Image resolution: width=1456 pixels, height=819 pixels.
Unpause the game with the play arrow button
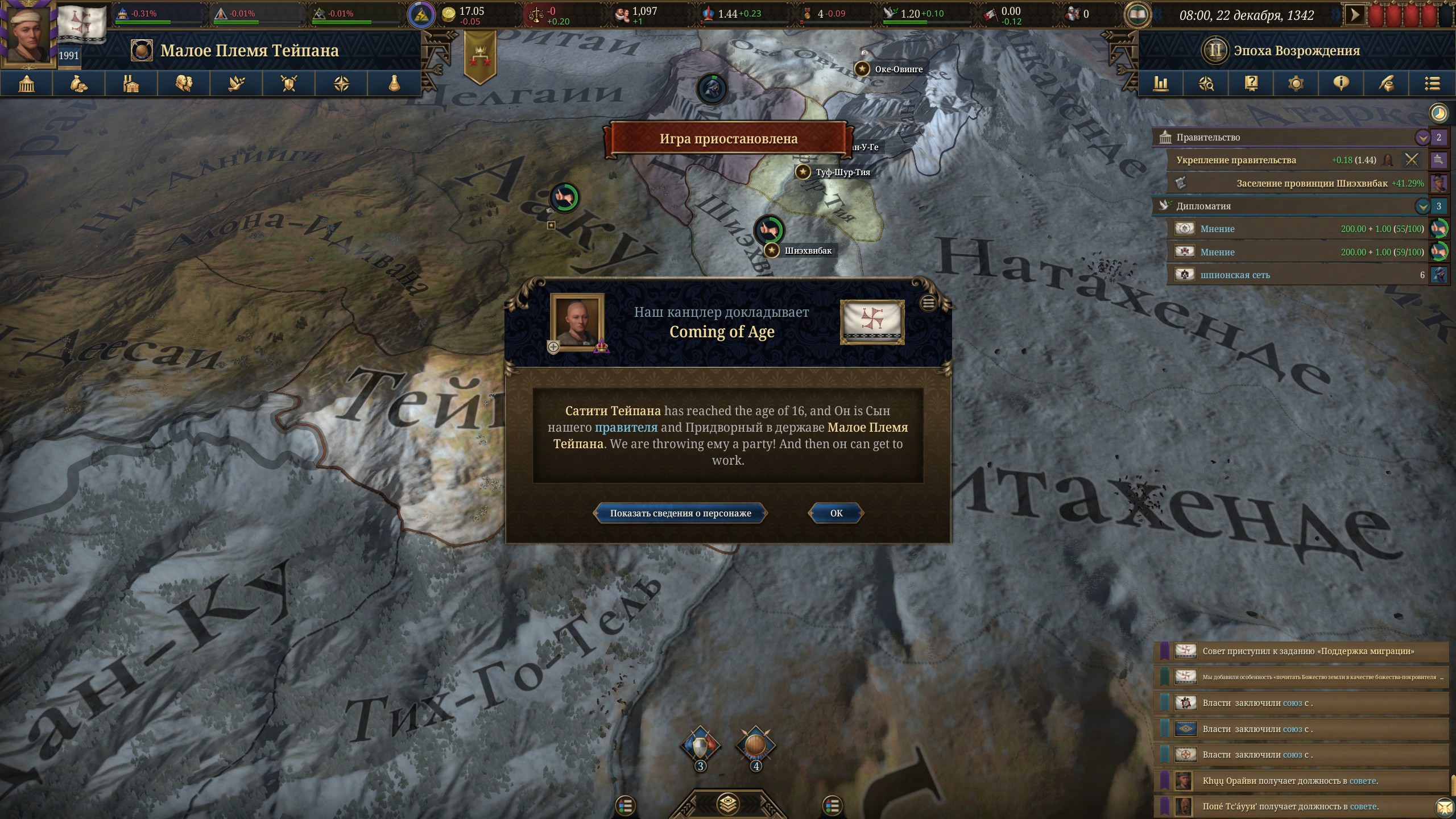coord(1355,15)
